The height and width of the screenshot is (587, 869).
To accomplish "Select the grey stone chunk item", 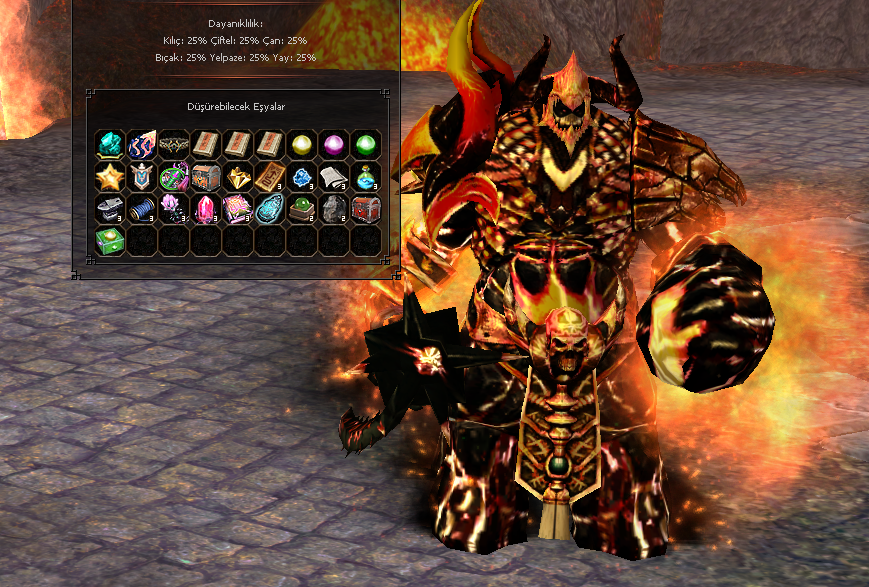I will click(x=334, y=209).
